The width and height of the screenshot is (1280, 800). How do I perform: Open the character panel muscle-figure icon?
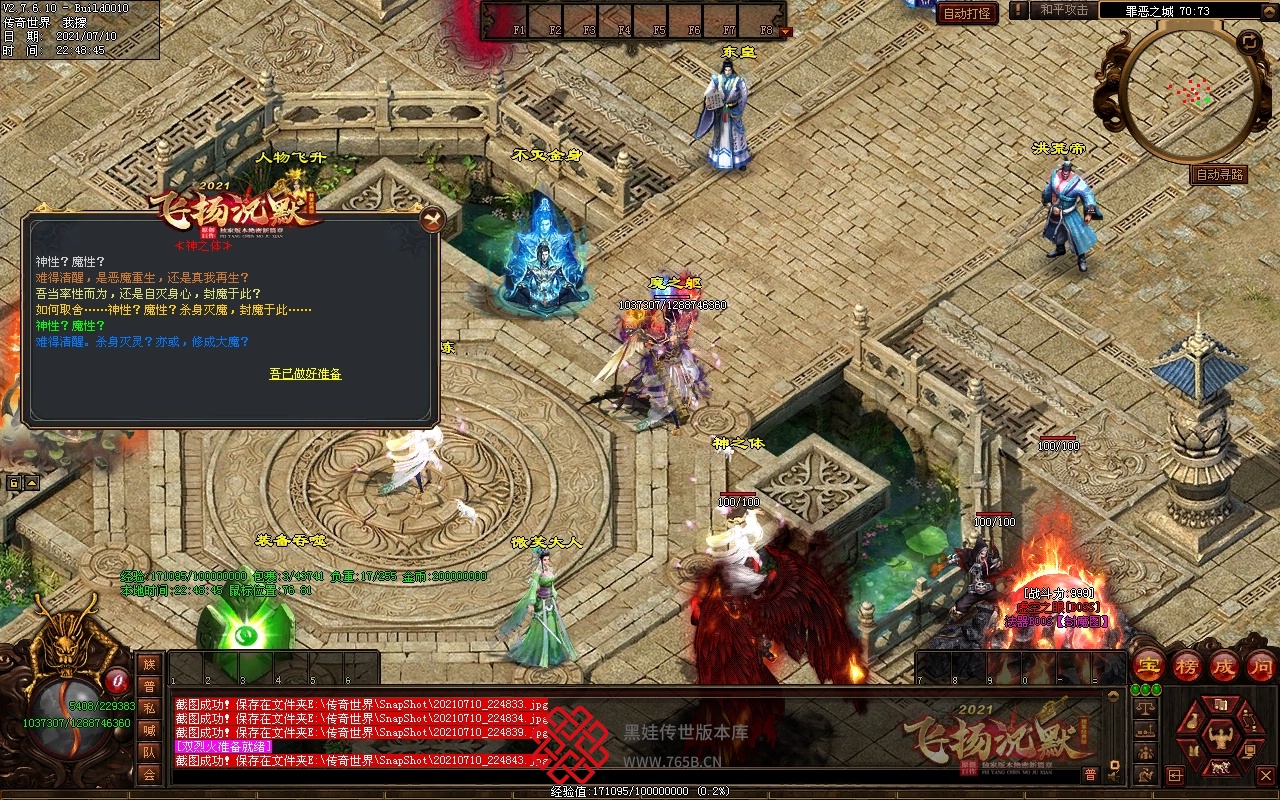click(x=1219, y=739)
